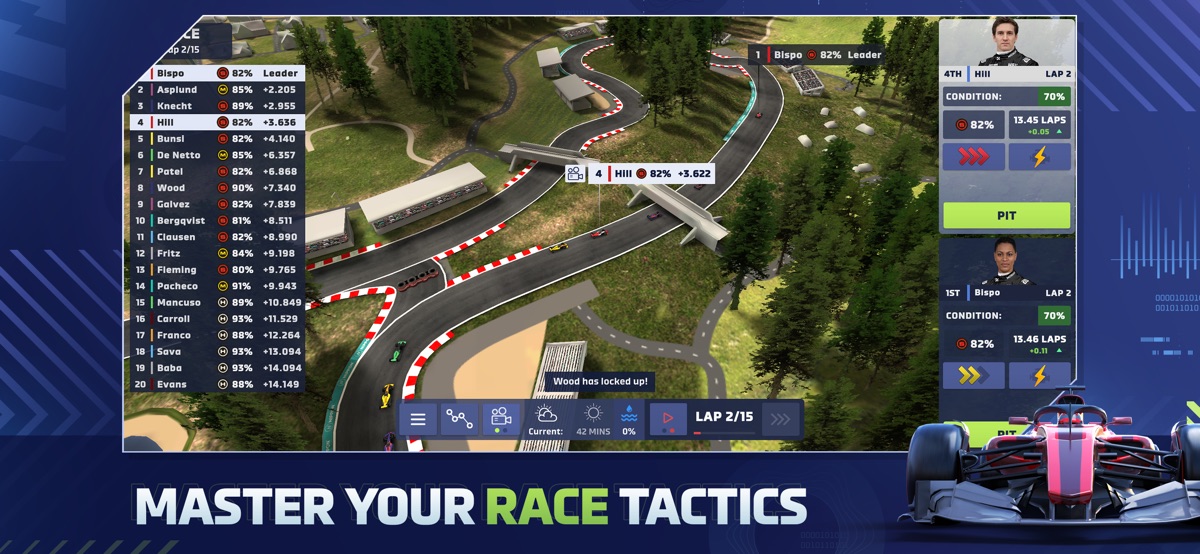Select Asplund in the standings list
1200x554 pixels.
pyautogui.click(x=215, y=89)
